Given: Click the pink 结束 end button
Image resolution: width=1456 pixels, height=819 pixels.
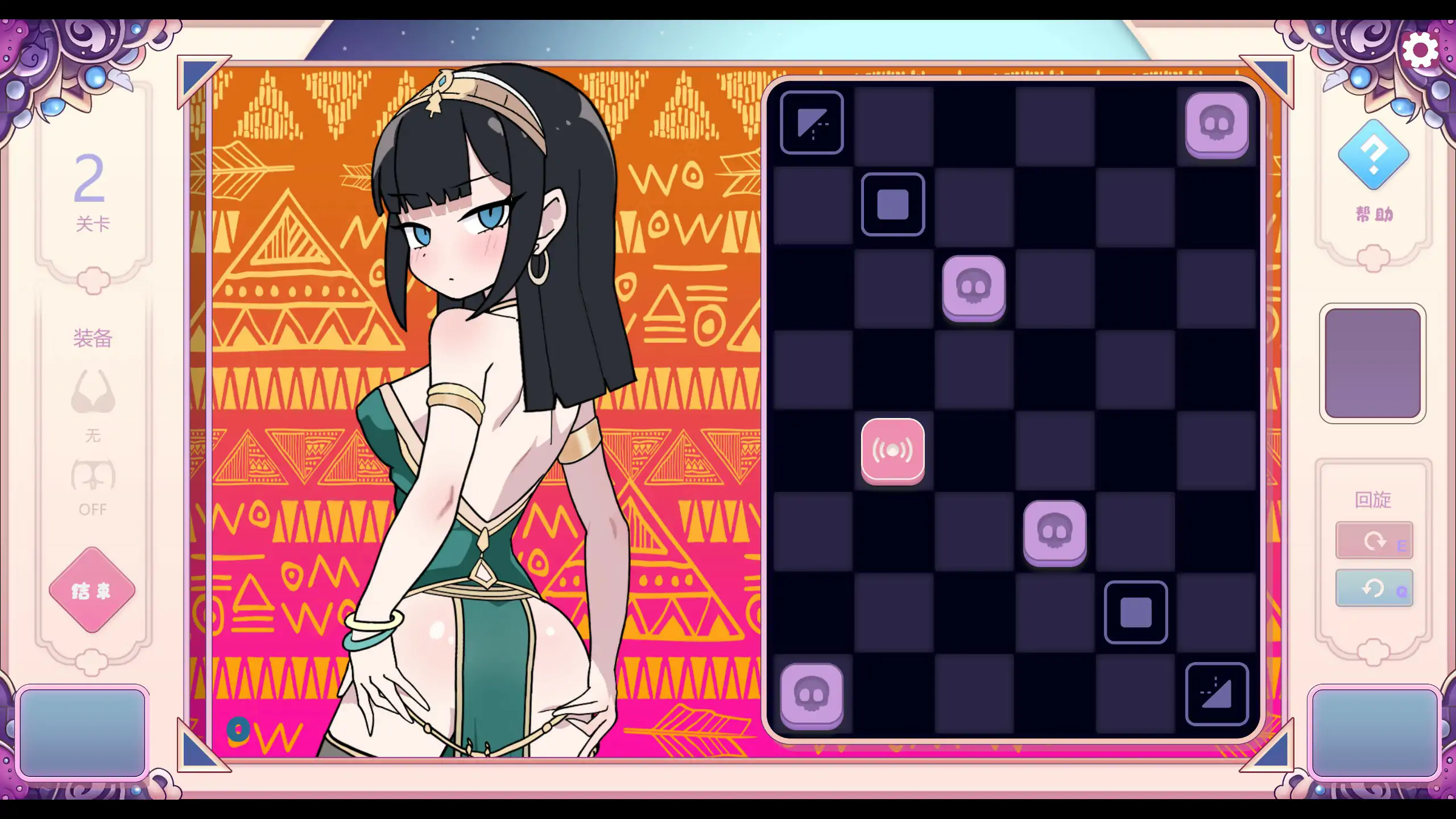Looking at the screenshot, I should pyautogui.click(x=92, y=590).
